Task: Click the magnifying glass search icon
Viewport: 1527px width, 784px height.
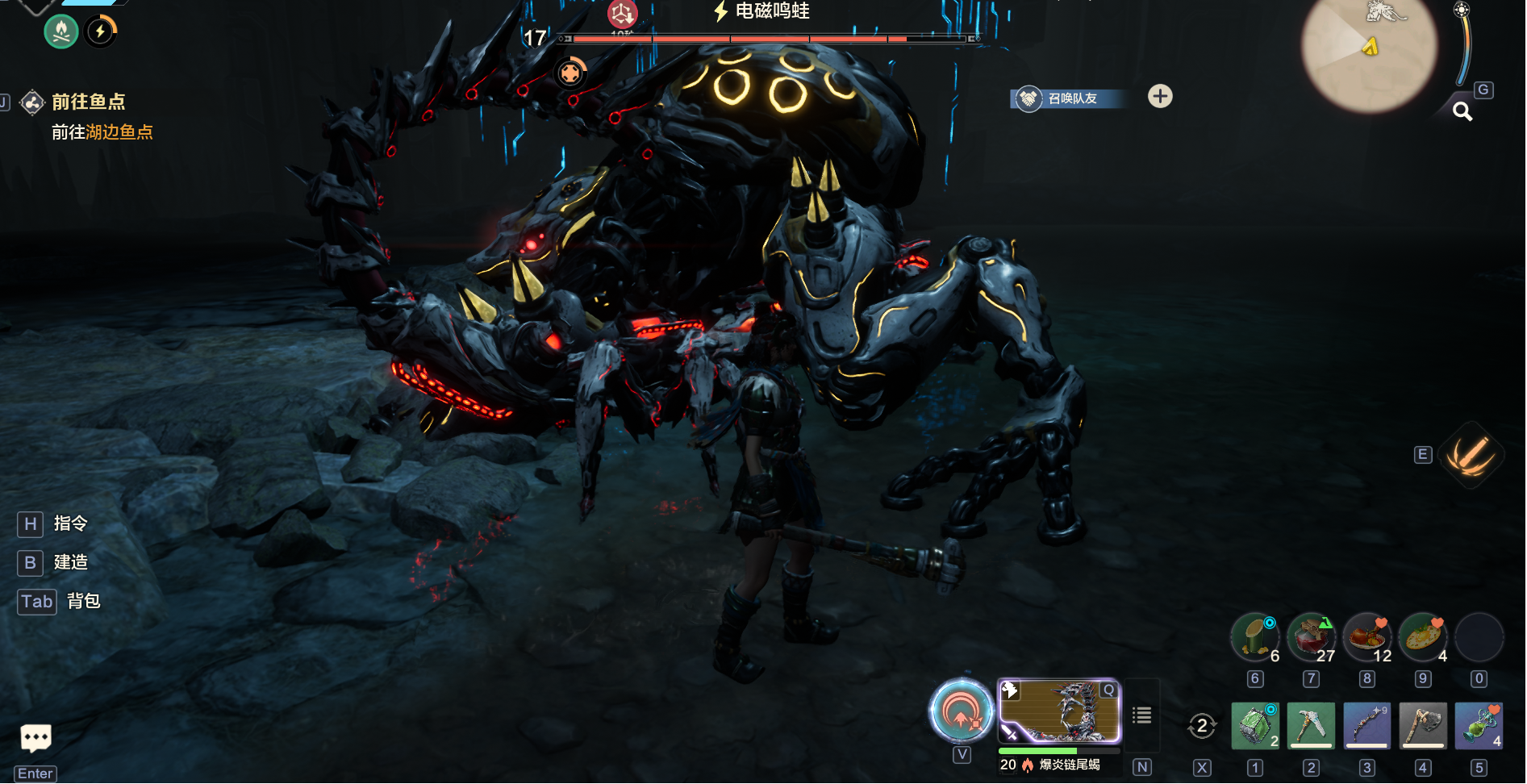Action: pyautogui.click(x=1462, y=111)
